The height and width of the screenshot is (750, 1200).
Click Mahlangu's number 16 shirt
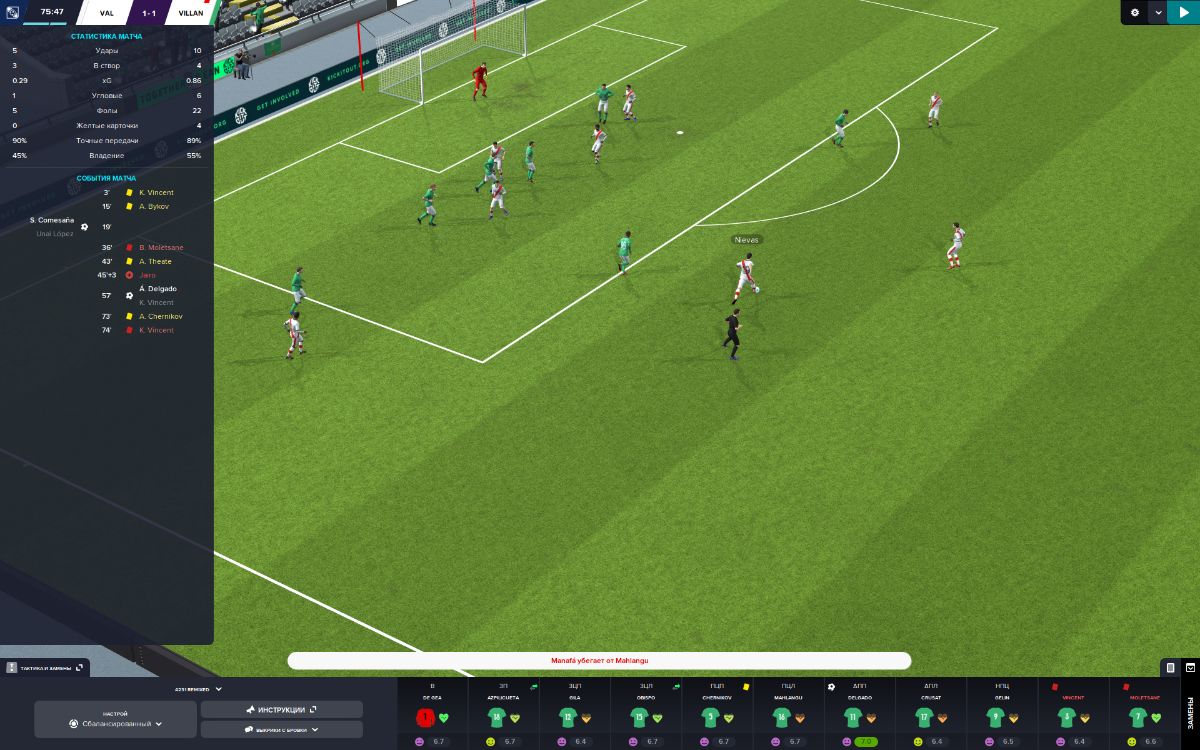point(782,717)
